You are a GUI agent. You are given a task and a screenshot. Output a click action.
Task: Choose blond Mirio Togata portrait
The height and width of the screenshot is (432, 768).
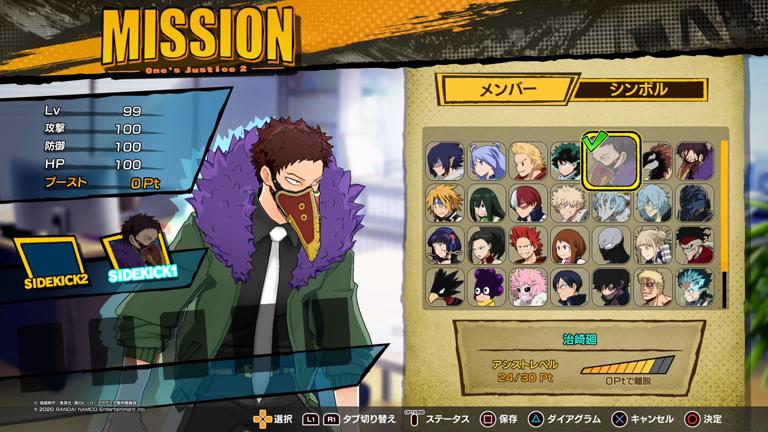[529, 160]
